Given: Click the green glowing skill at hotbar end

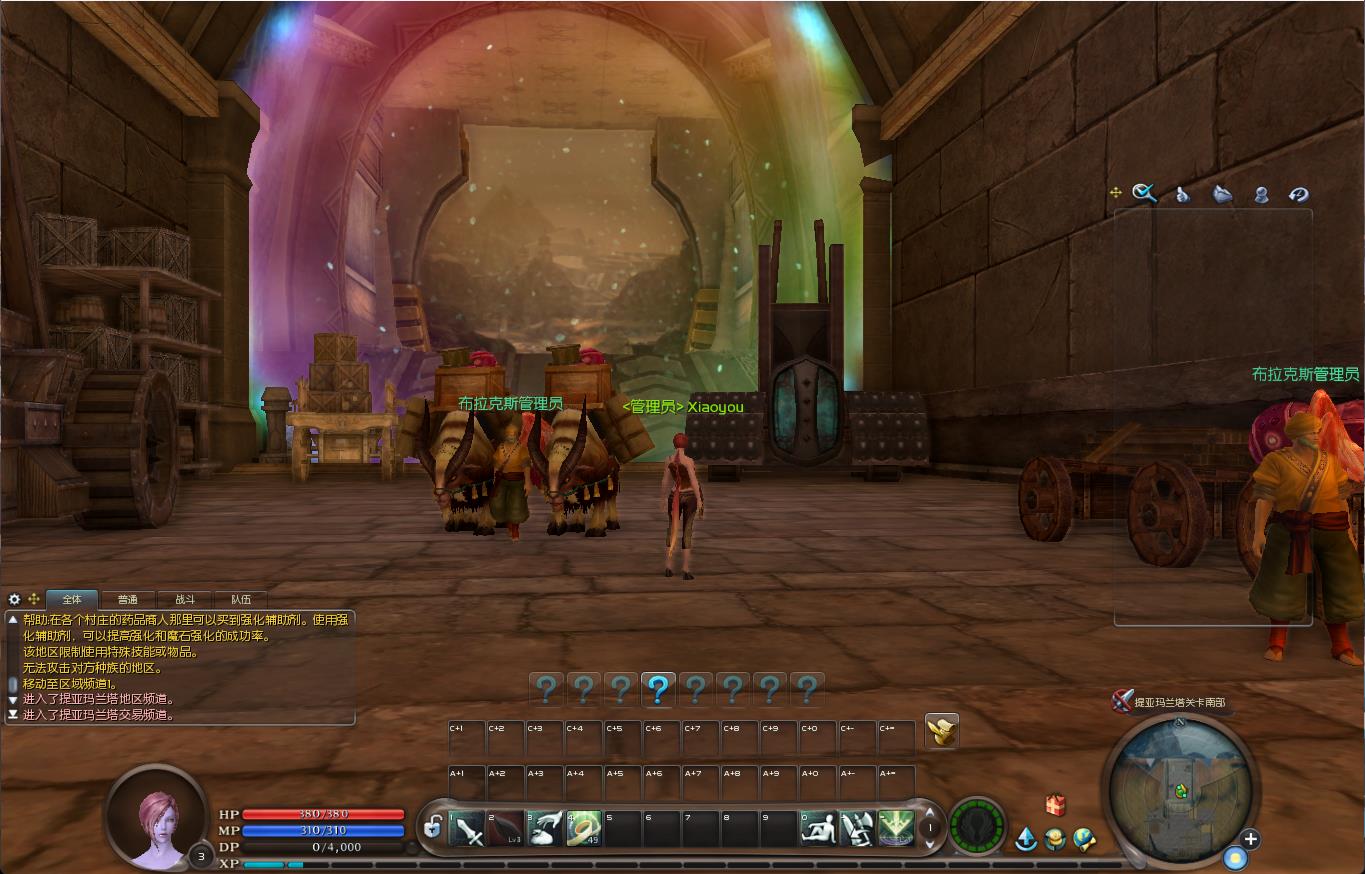Looking at the screenshot, I should click(x=896, y=829).
